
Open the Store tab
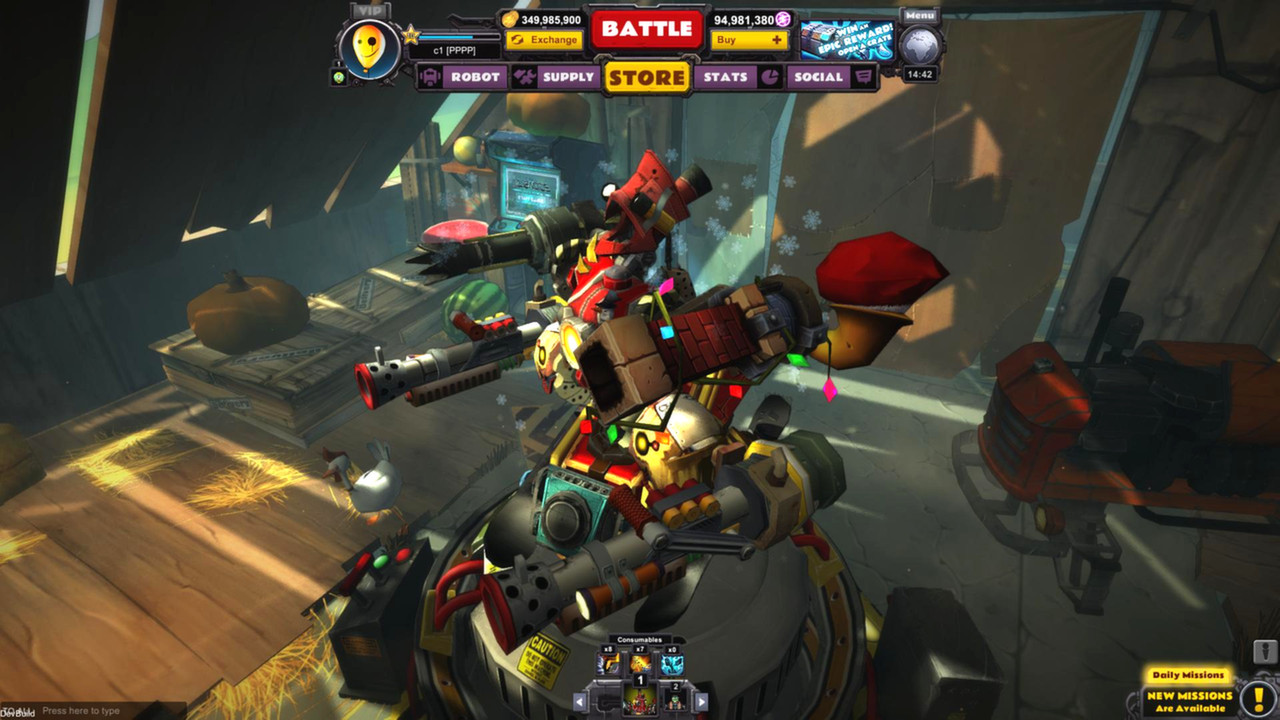[646, 78]
